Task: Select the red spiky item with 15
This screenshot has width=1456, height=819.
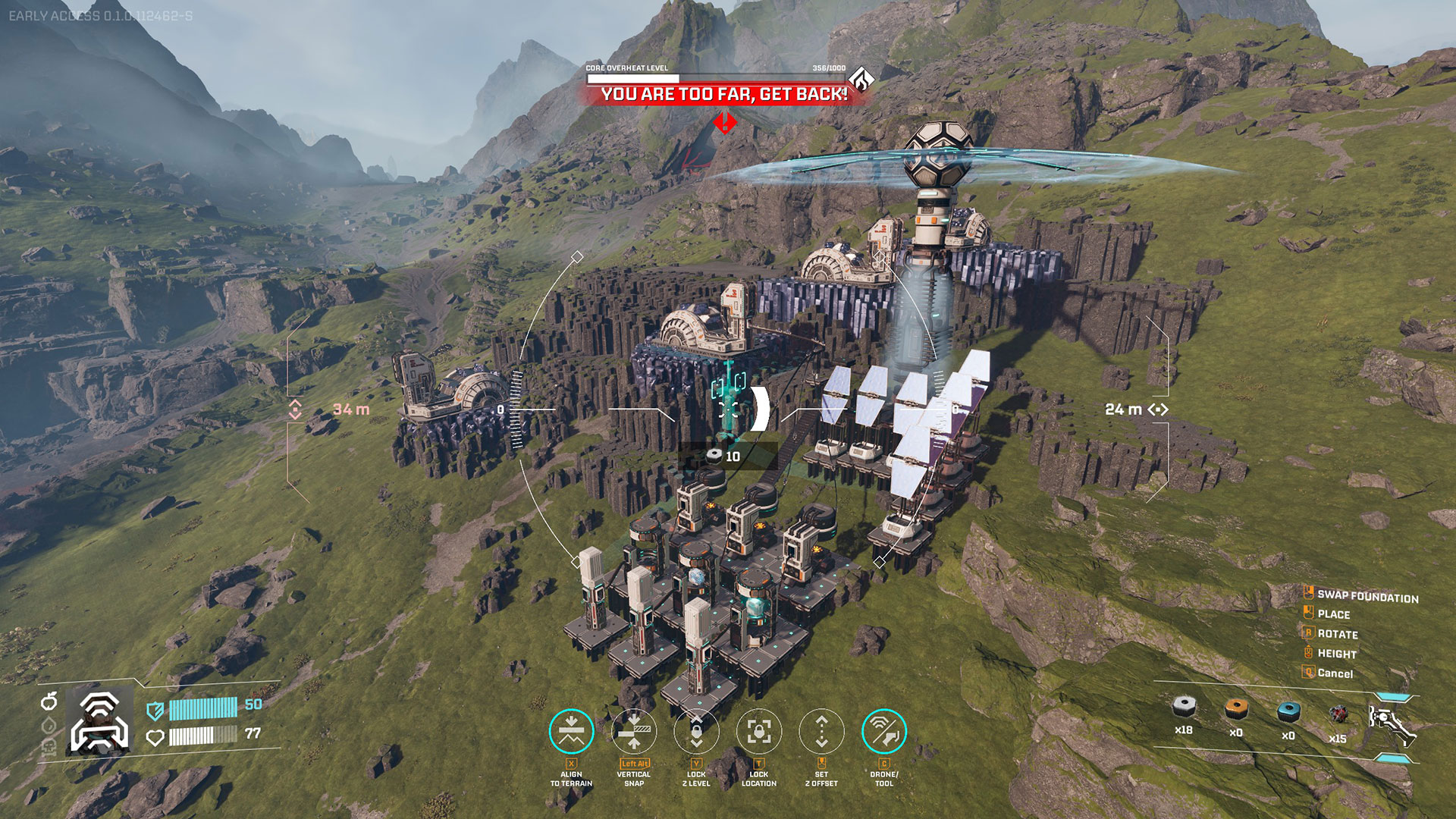Action: pos(1338,714)
